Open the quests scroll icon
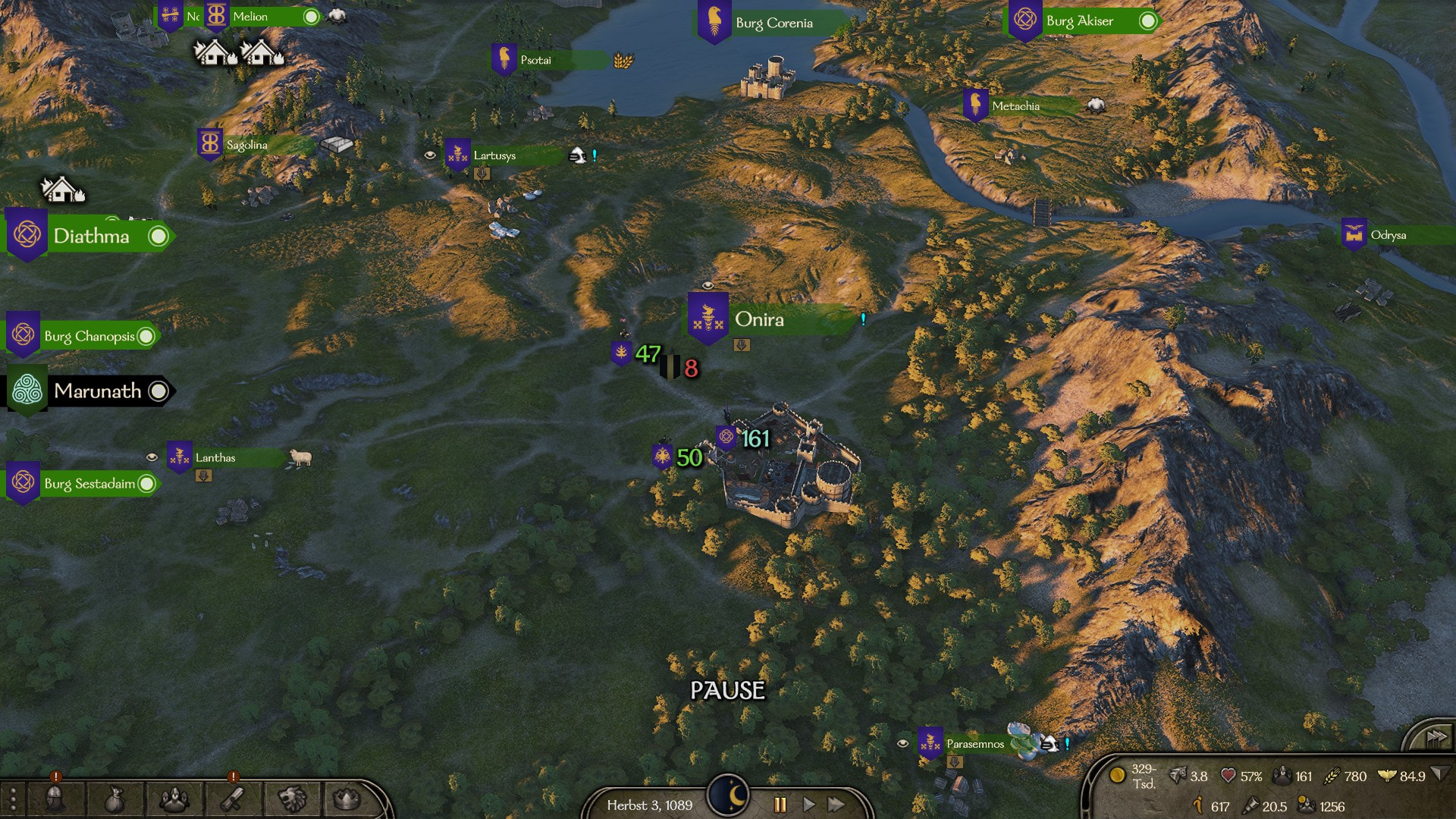The height and width of the screenshot is (819, 1456). click(x=233, y=799)
